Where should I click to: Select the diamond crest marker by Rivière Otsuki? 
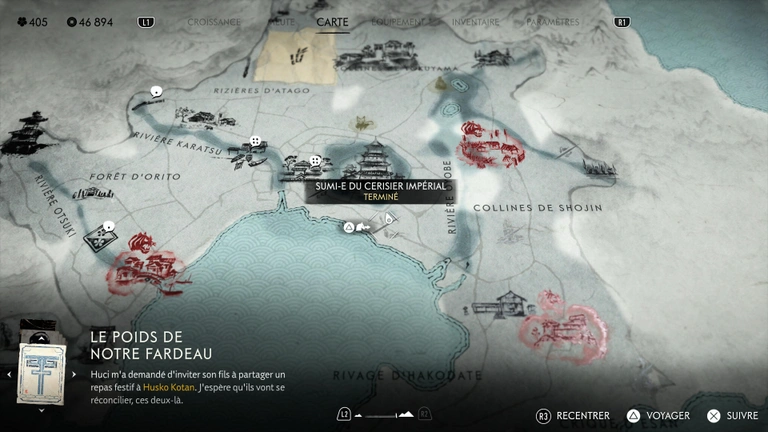coord(99,236)
